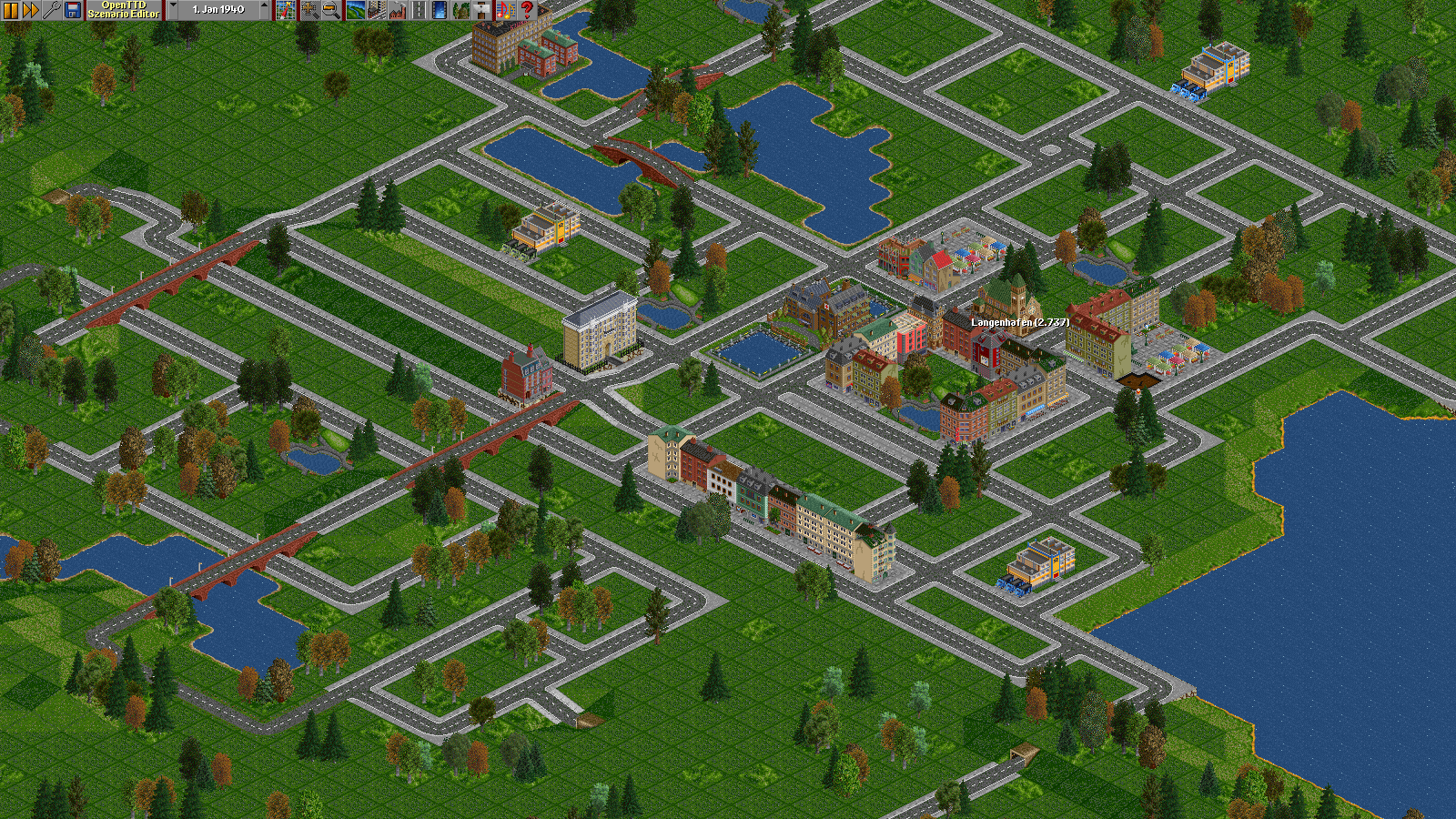The height and width of the screenshot is (819, 1456).
Task: Open the Langenhafen town label
Action: pyautogui.click(x=1019, y=322)
